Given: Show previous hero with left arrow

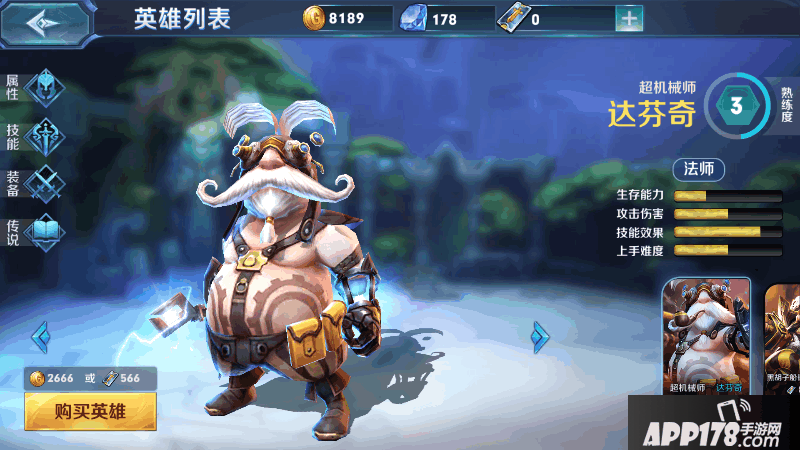Looking at the screenshot, I should point(41,336).
